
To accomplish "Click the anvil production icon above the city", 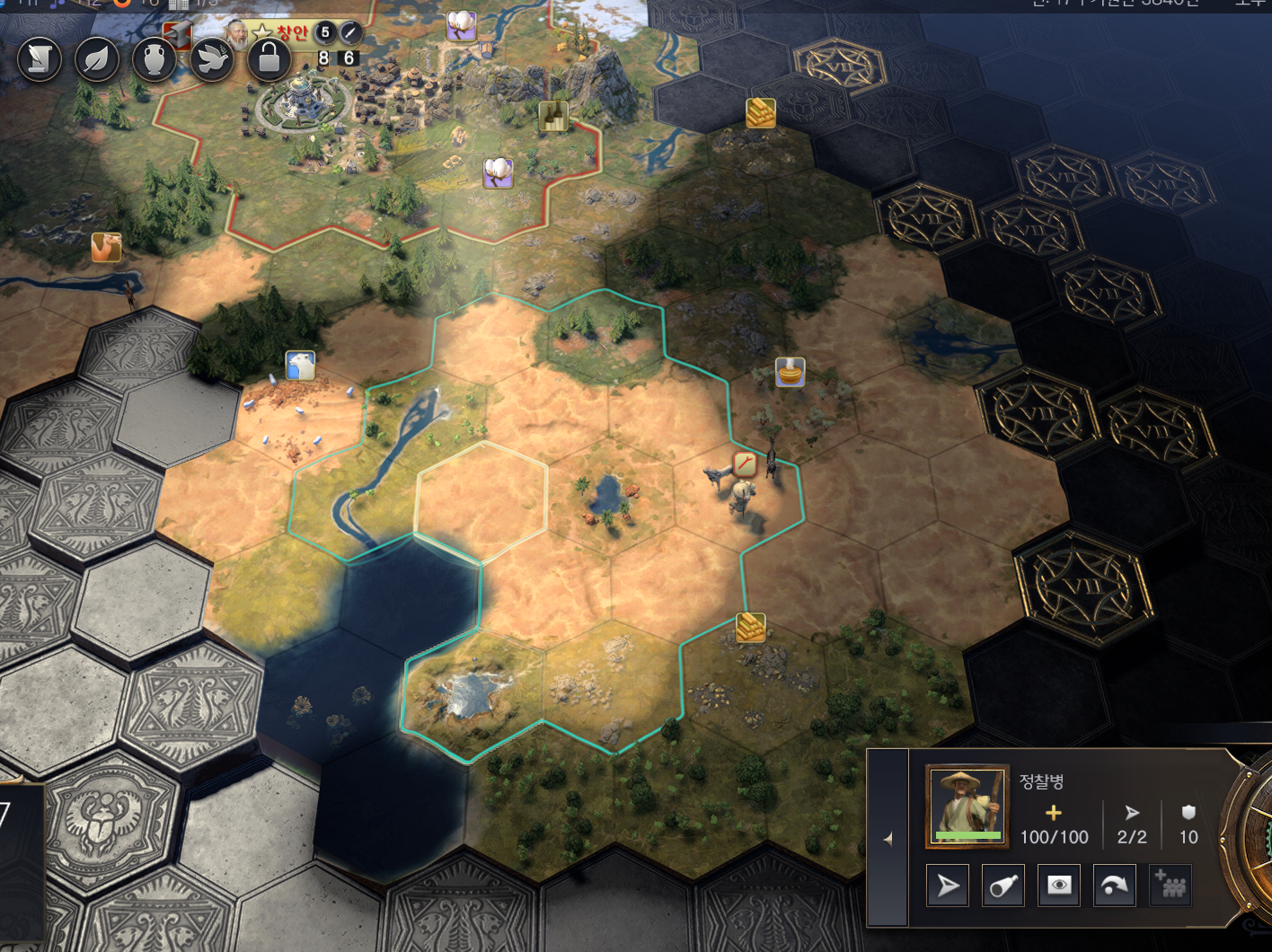I will coord(178,34).
